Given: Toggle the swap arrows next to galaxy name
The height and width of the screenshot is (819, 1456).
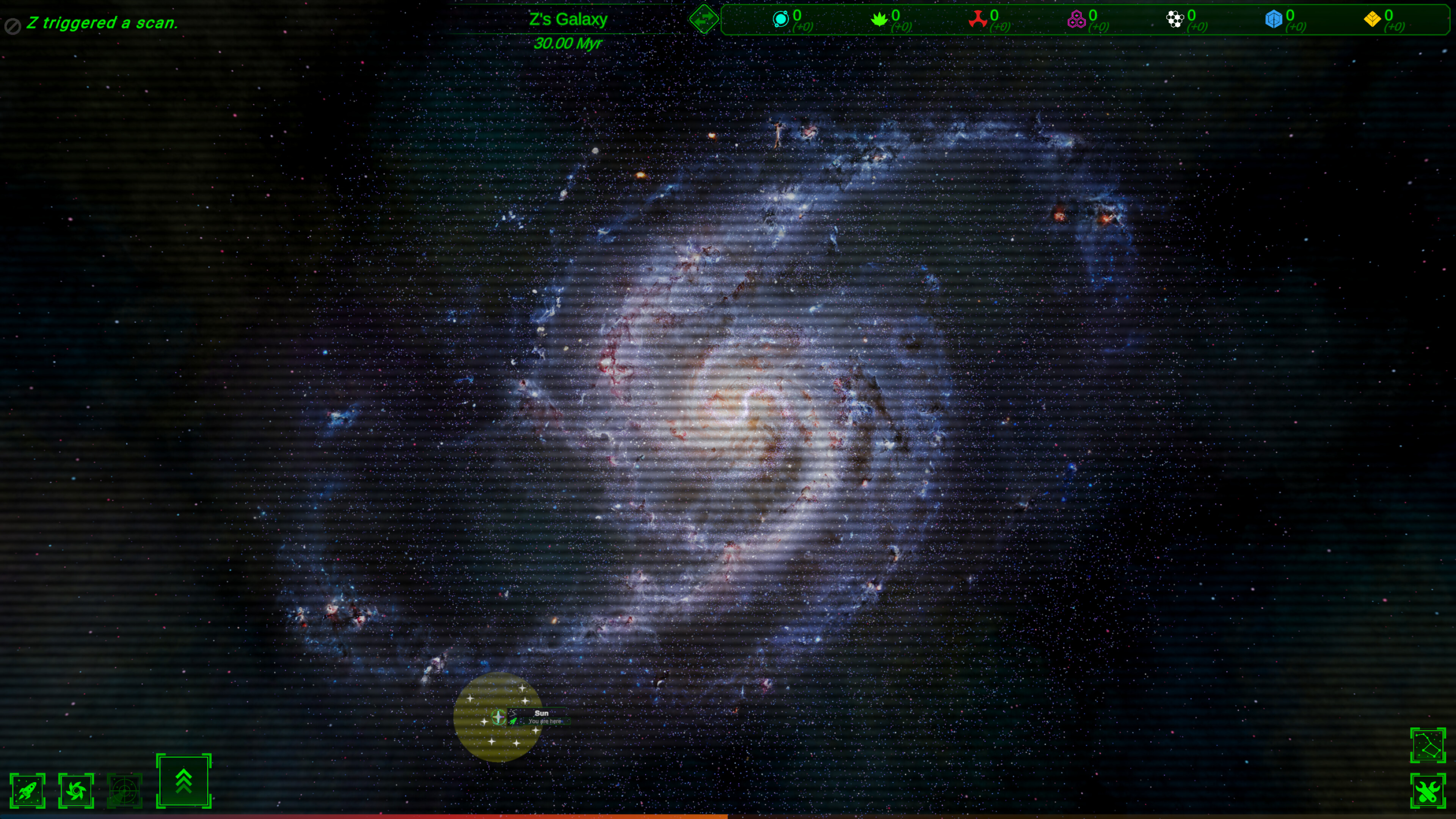Looking at the screenshot, I should (705, 19).
